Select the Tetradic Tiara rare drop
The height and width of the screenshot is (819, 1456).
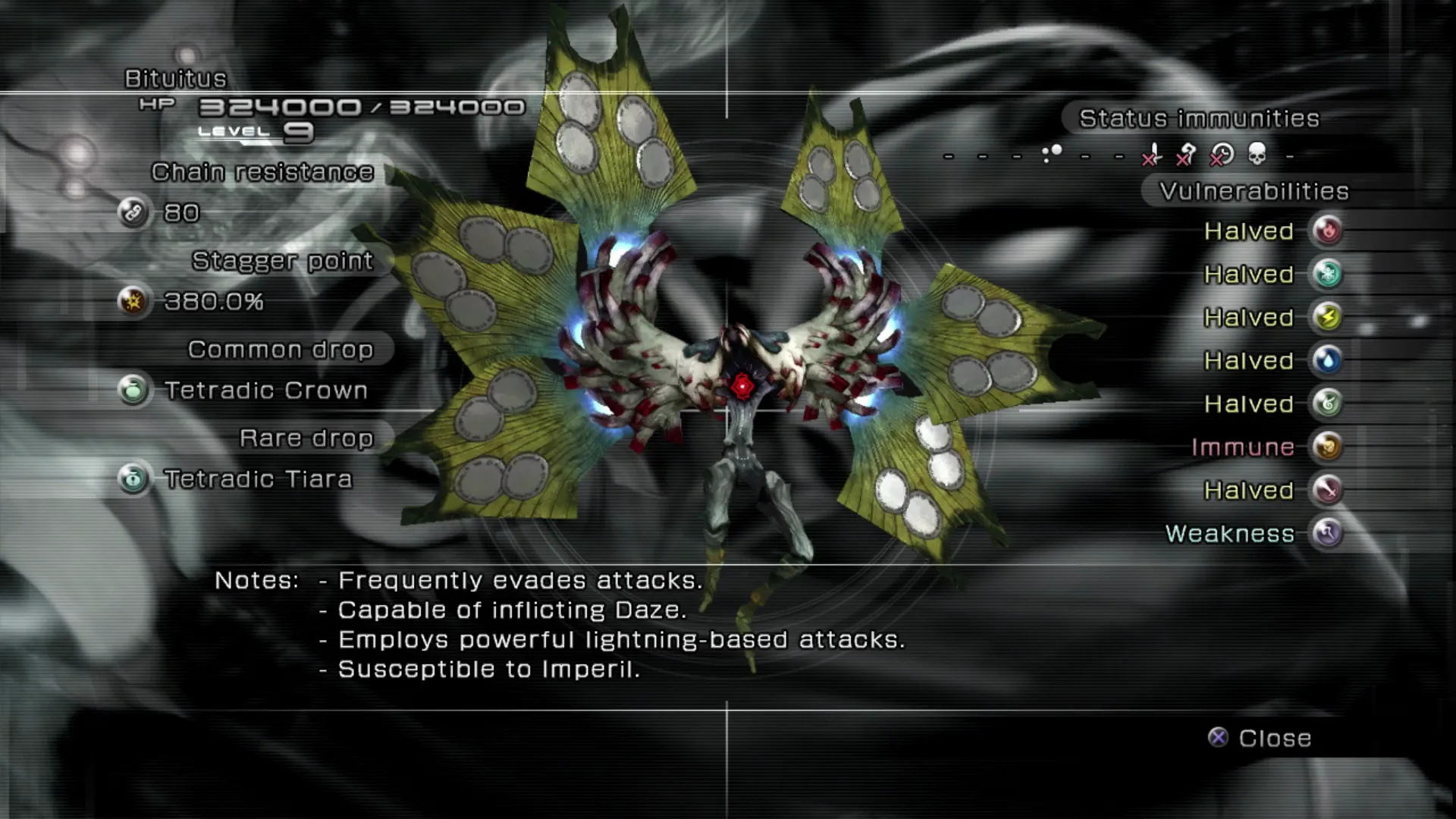click(x=258, y=479)
